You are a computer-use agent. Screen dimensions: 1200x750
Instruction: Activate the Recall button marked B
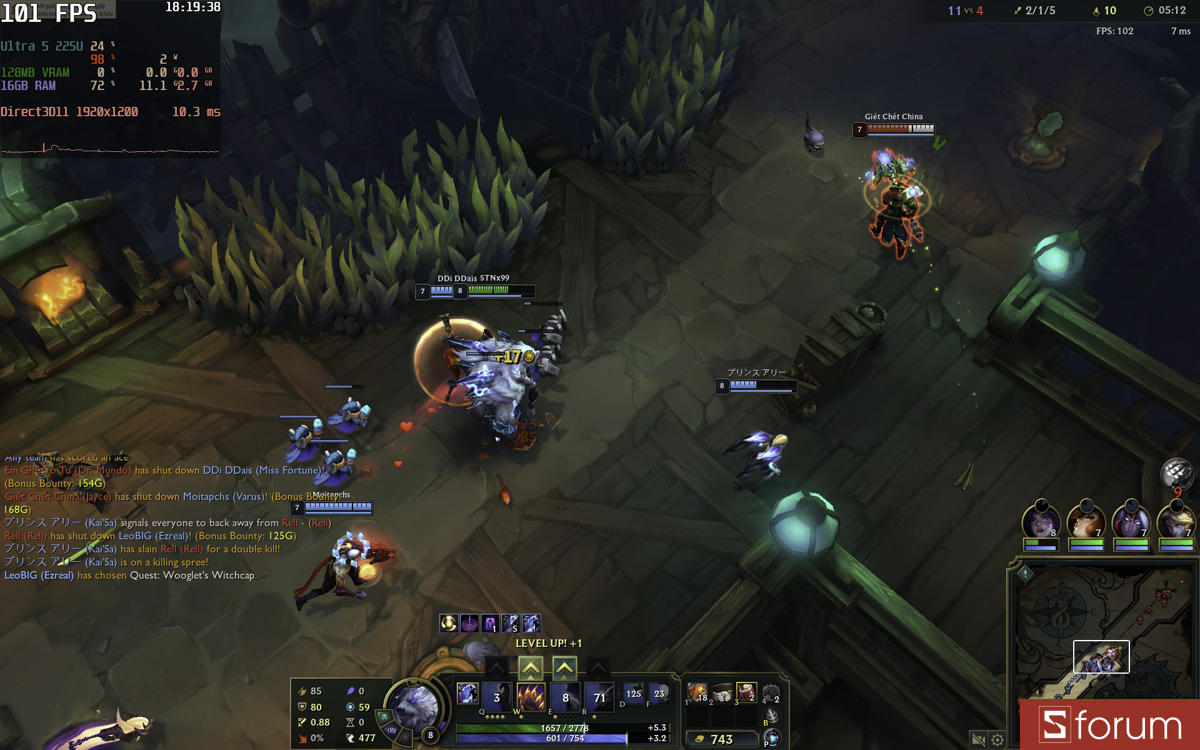point(771,716)
